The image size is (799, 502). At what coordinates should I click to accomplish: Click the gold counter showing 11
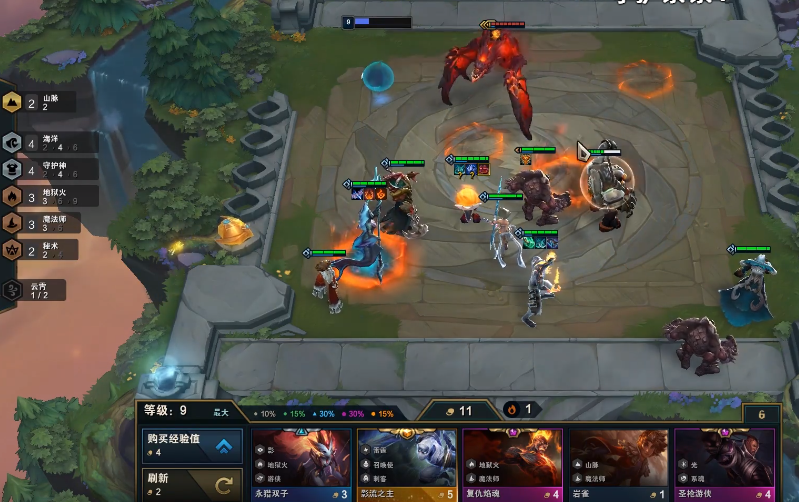pos(458,410)
